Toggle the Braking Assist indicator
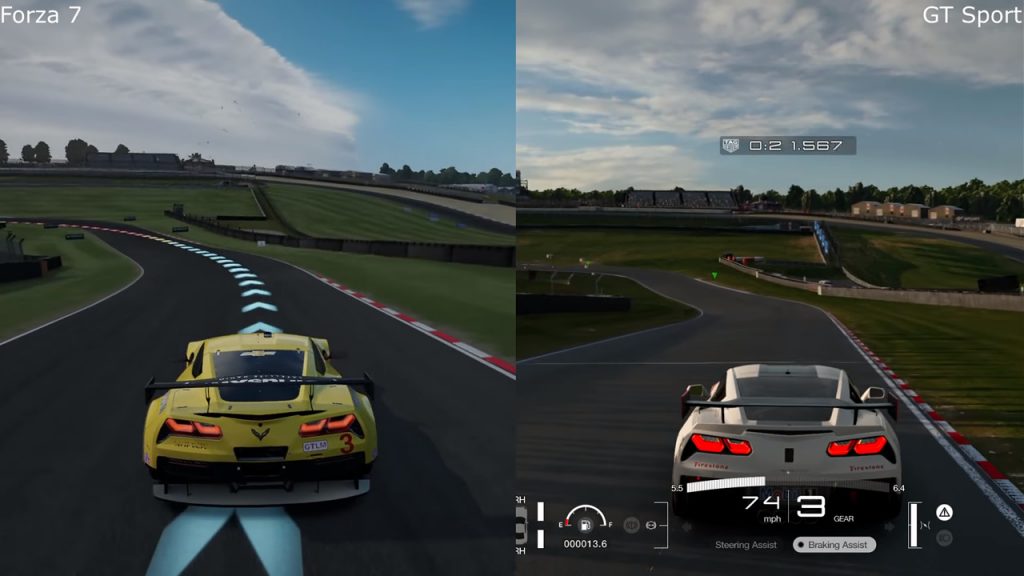Image resolution: width=1024 pixels, height=576 pixels. coord(834,545)
